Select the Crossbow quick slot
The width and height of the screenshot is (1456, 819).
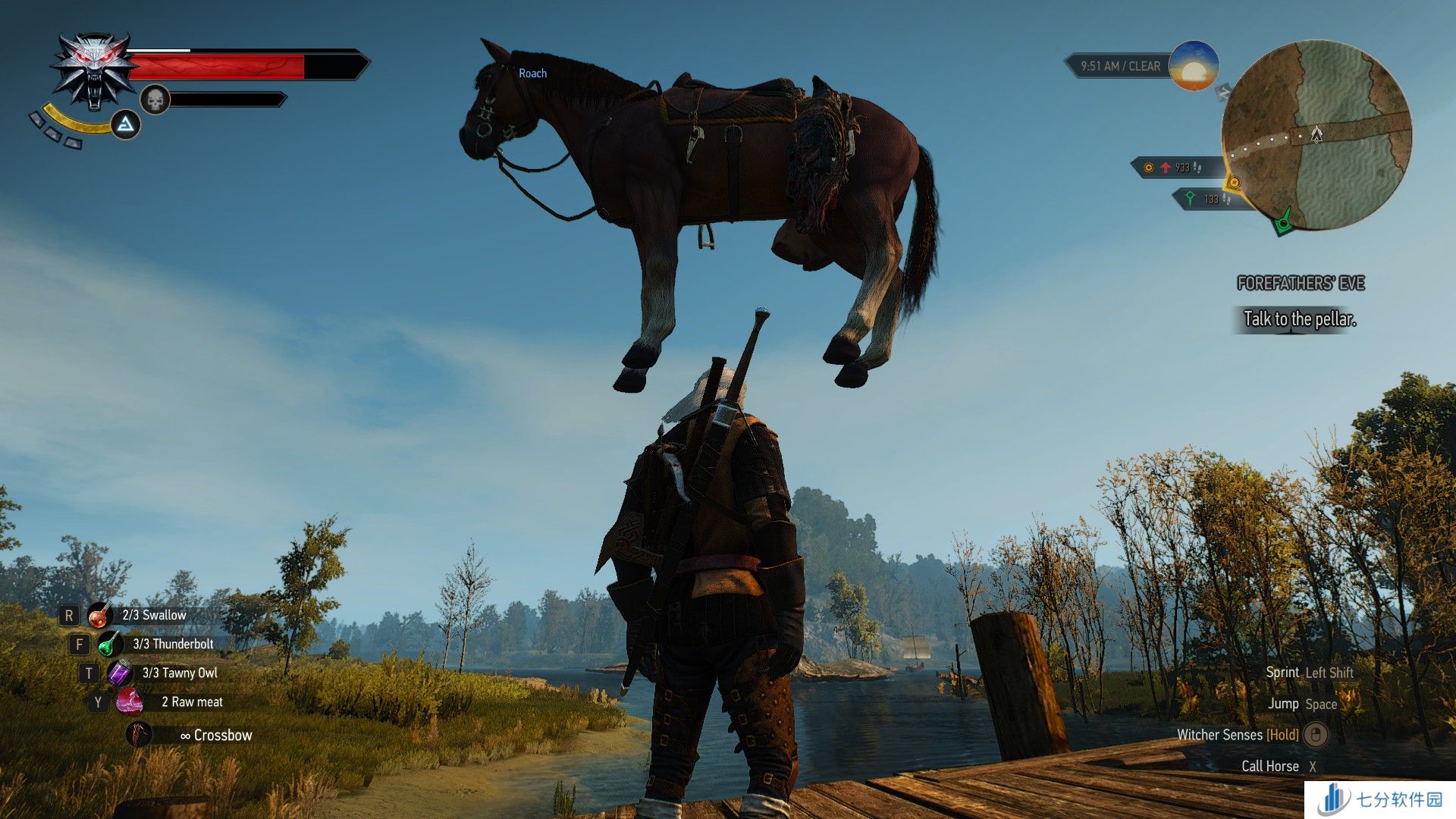point(139,734)
